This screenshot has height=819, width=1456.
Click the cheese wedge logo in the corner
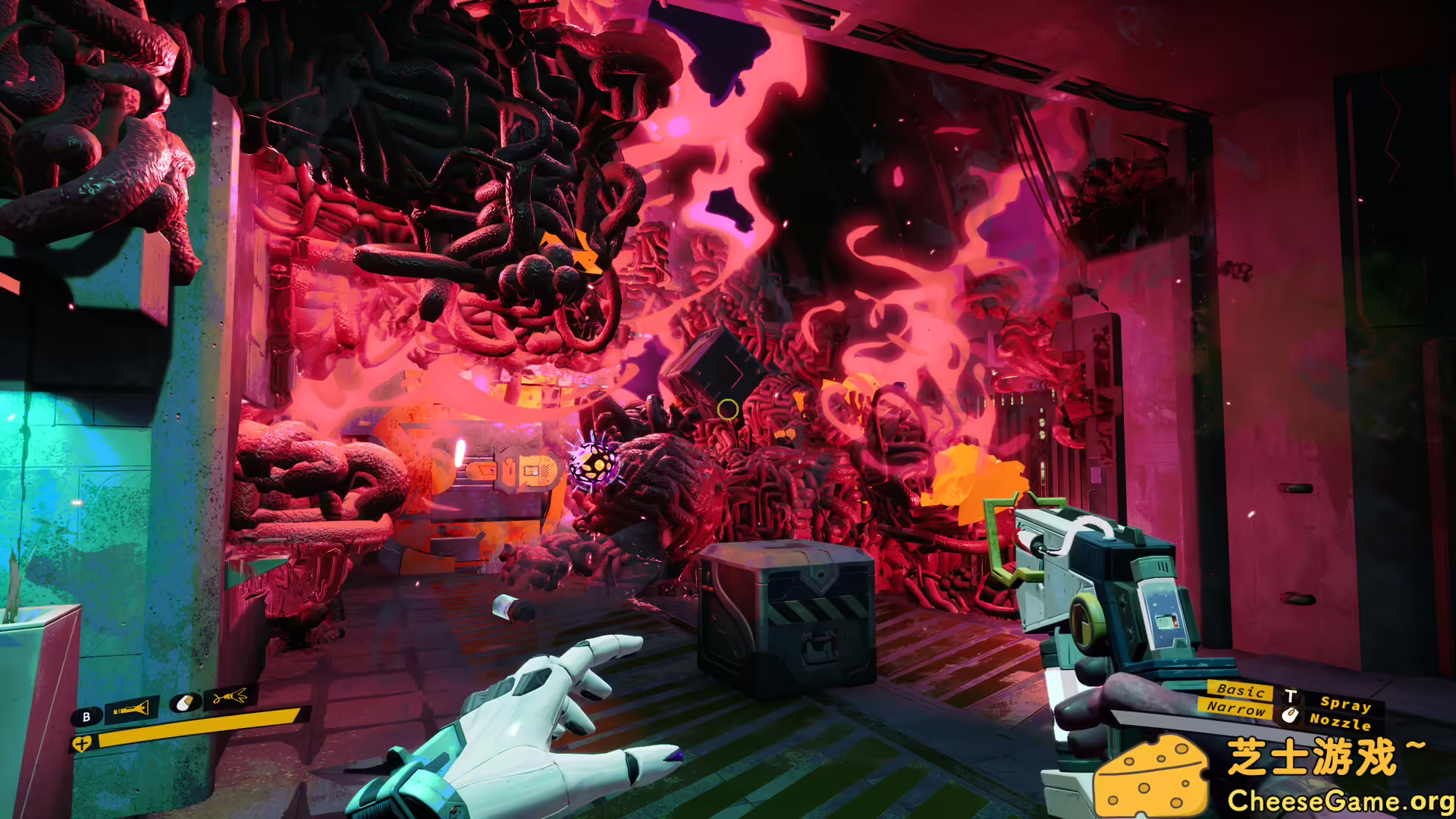coord(1152,775)
